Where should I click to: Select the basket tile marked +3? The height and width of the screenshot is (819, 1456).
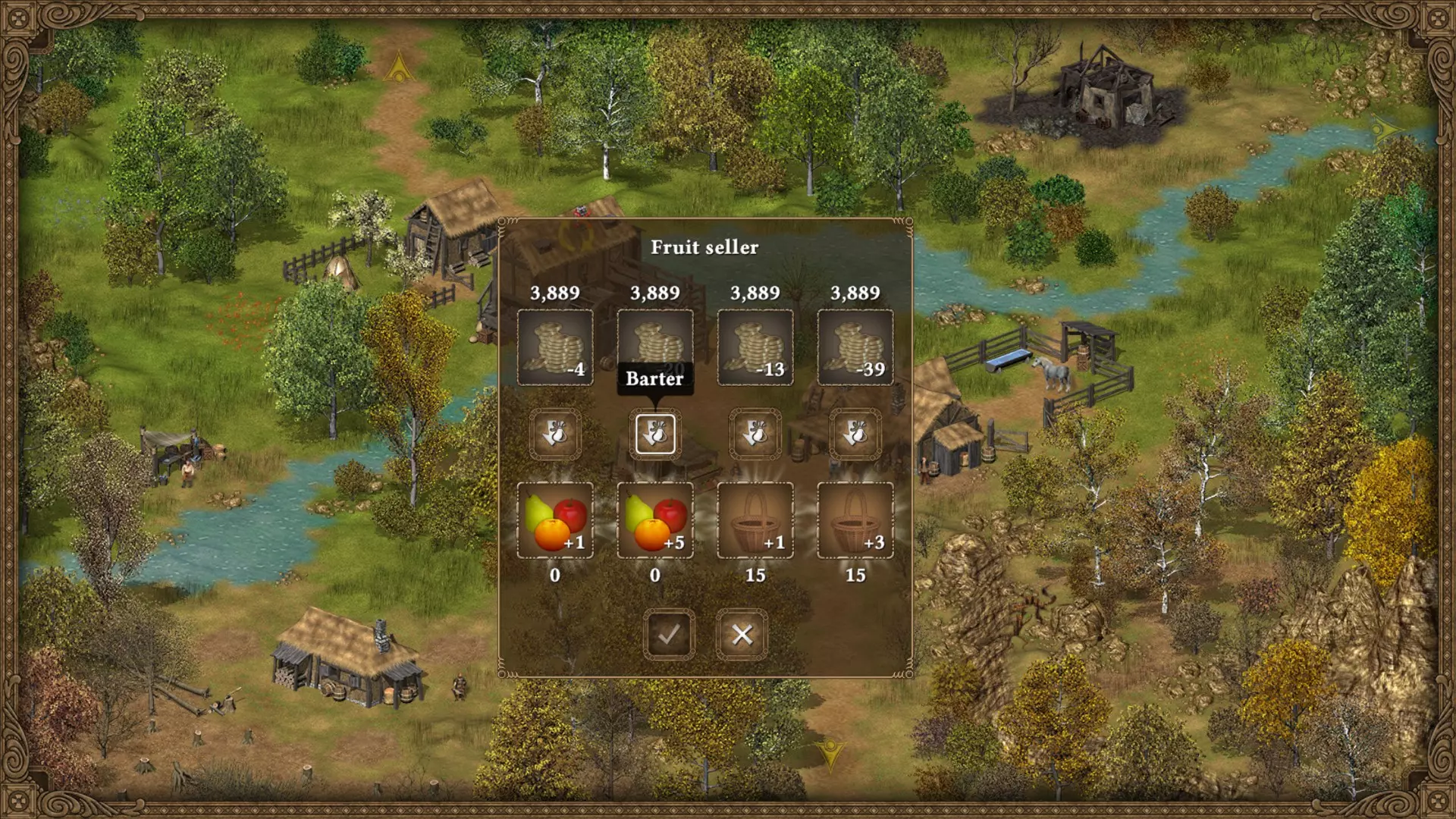tap(855, 520)
